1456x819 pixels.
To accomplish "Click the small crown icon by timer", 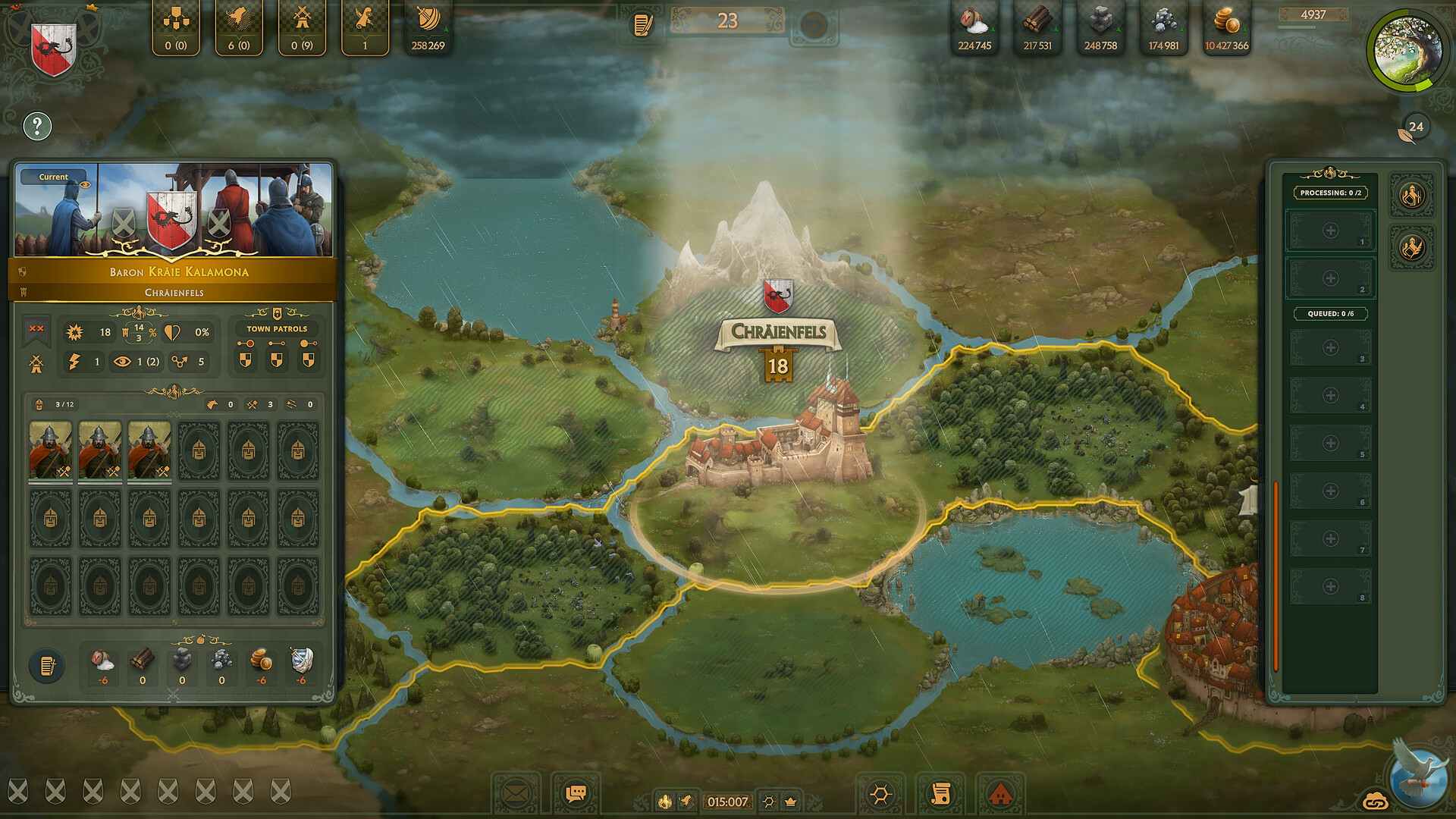I will 791,802.
